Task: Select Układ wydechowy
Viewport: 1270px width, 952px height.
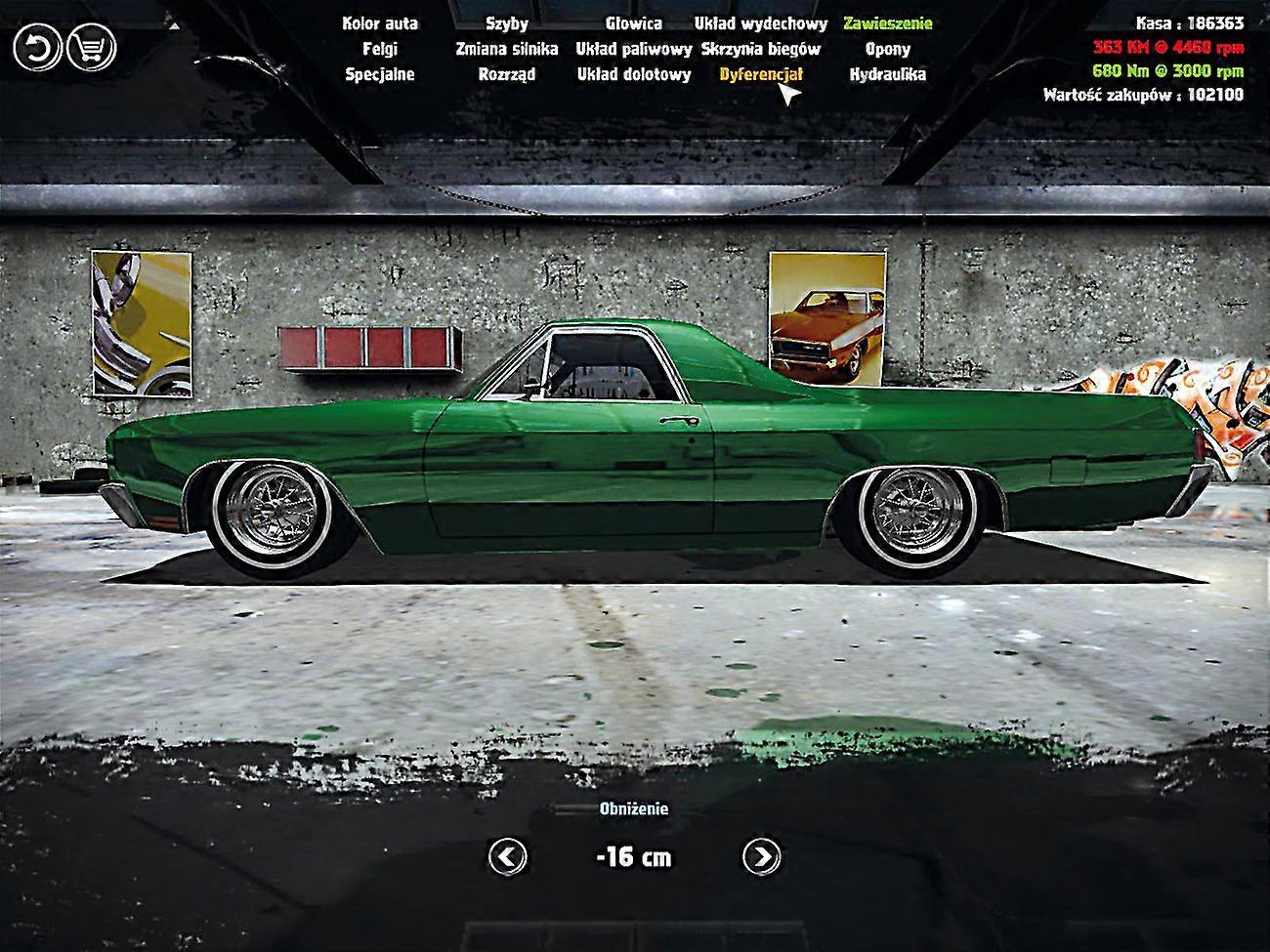Action: (759, 22)
